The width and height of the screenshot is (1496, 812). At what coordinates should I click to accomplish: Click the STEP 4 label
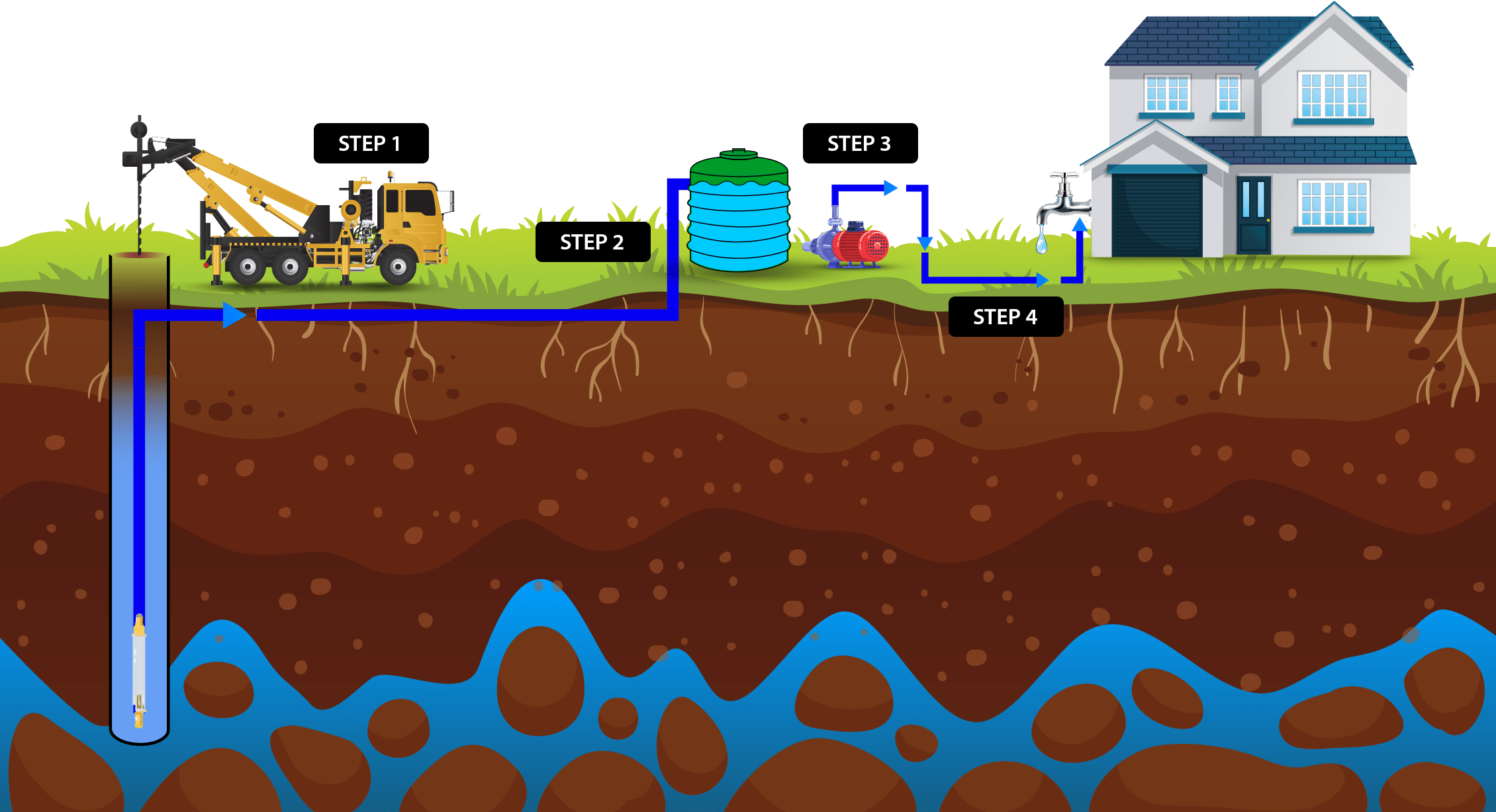click(1005, 317)
